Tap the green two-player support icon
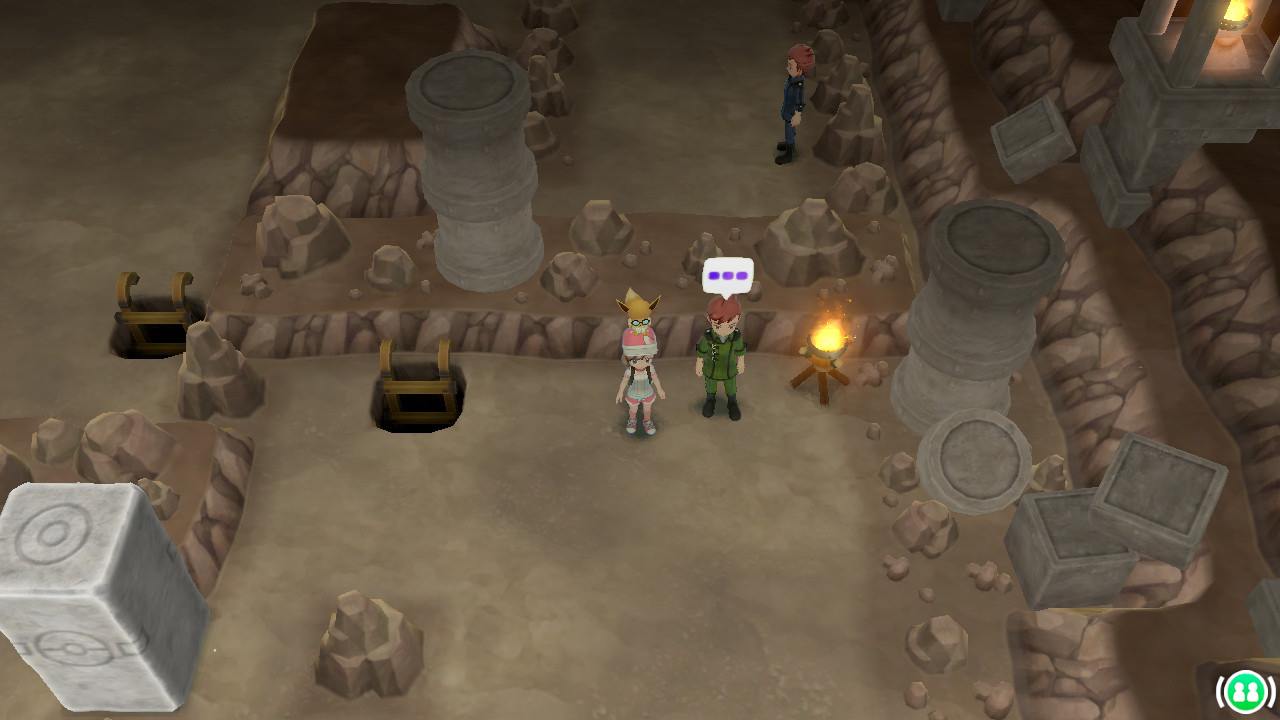 (x=1245, y=691)
